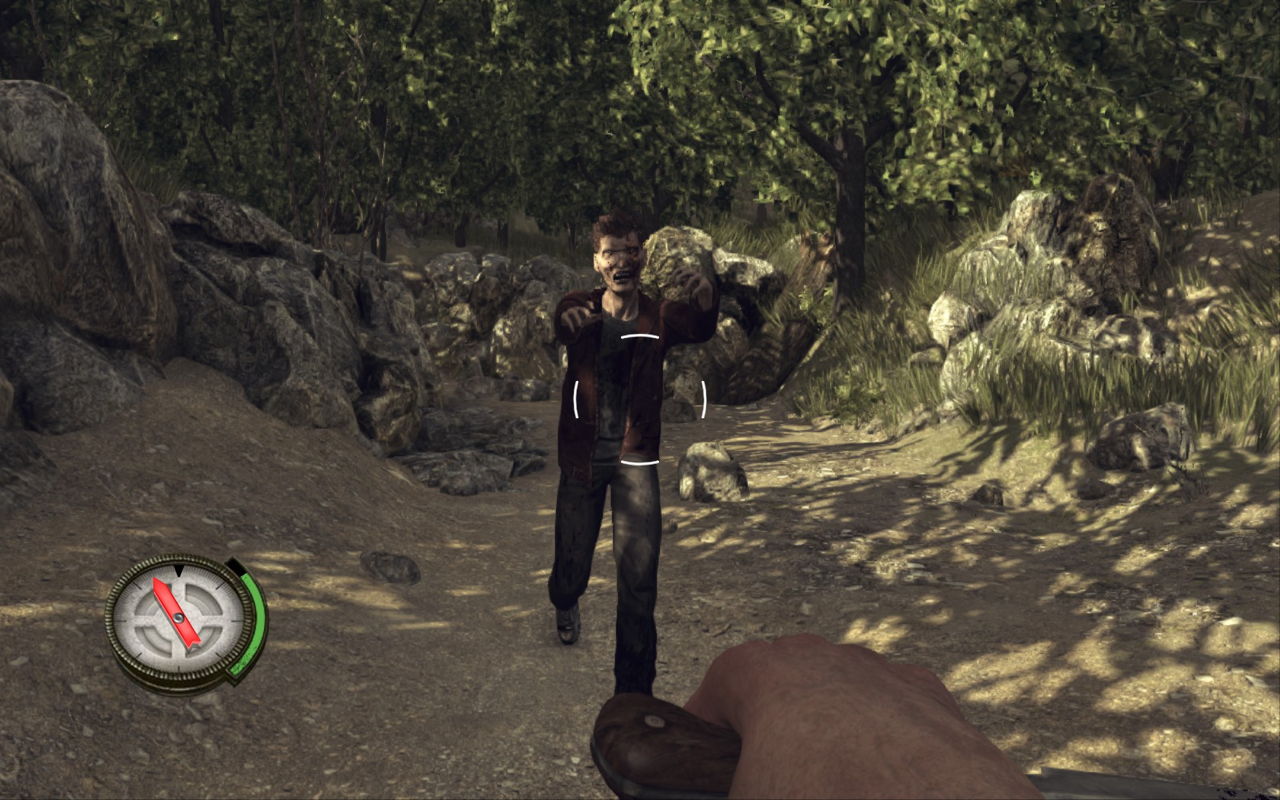Click the left bracket of the aiming reticle
The width and height of the screenshot is (1280, 800).
[576, 398]
